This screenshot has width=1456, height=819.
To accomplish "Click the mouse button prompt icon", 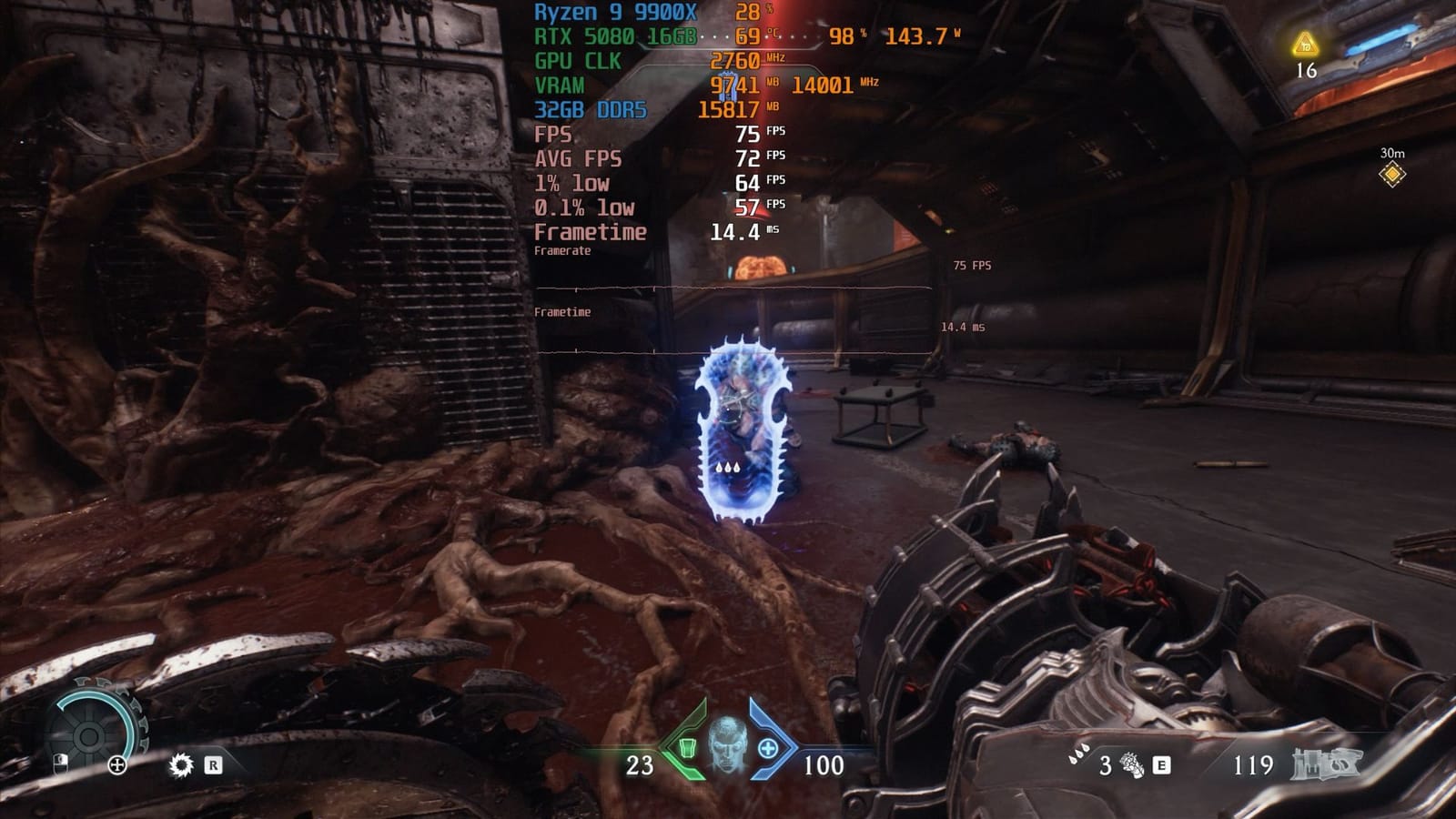I will tap(61, 763).
